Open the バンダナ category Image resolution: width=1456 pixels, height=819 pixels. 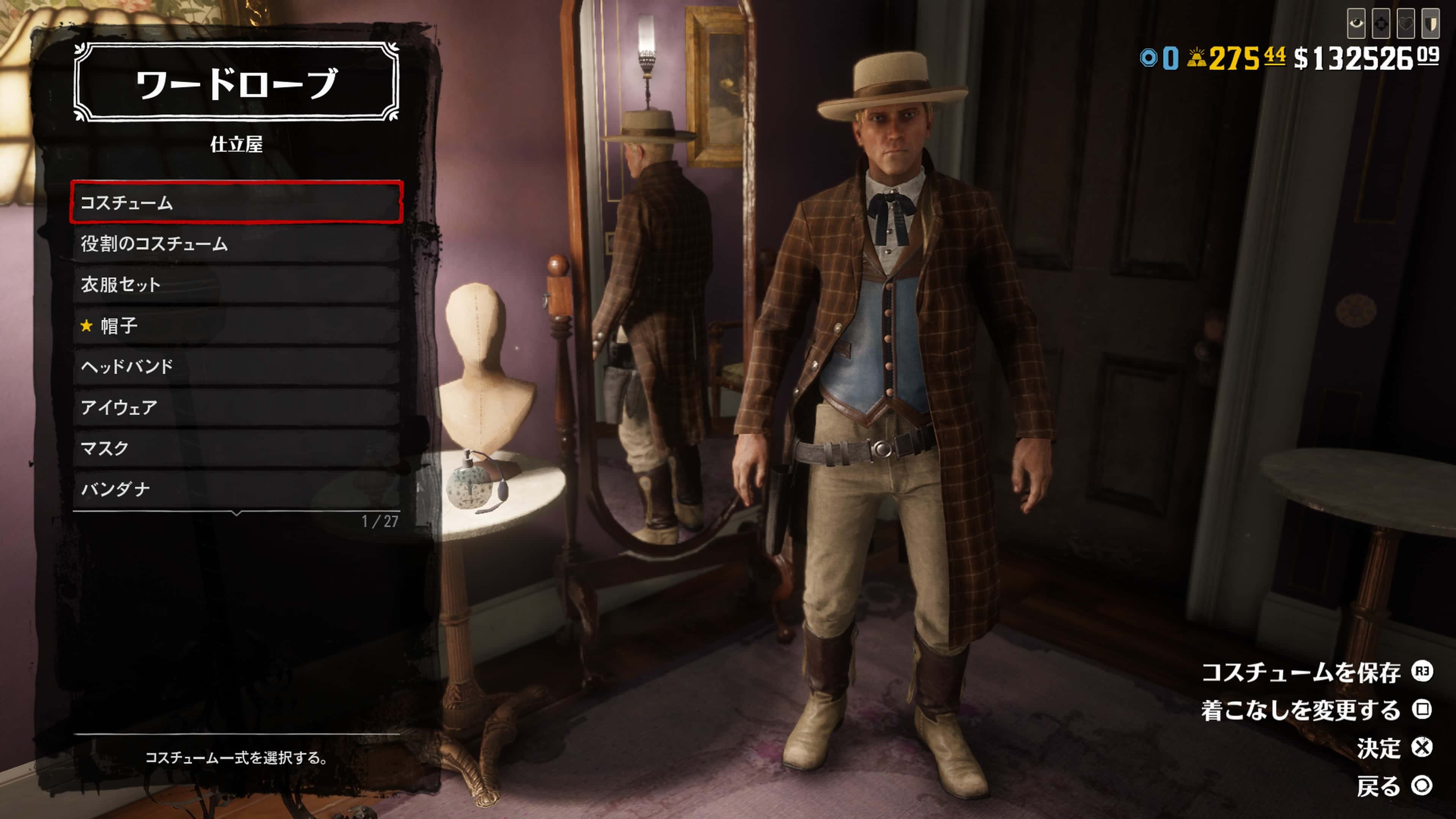236,489
